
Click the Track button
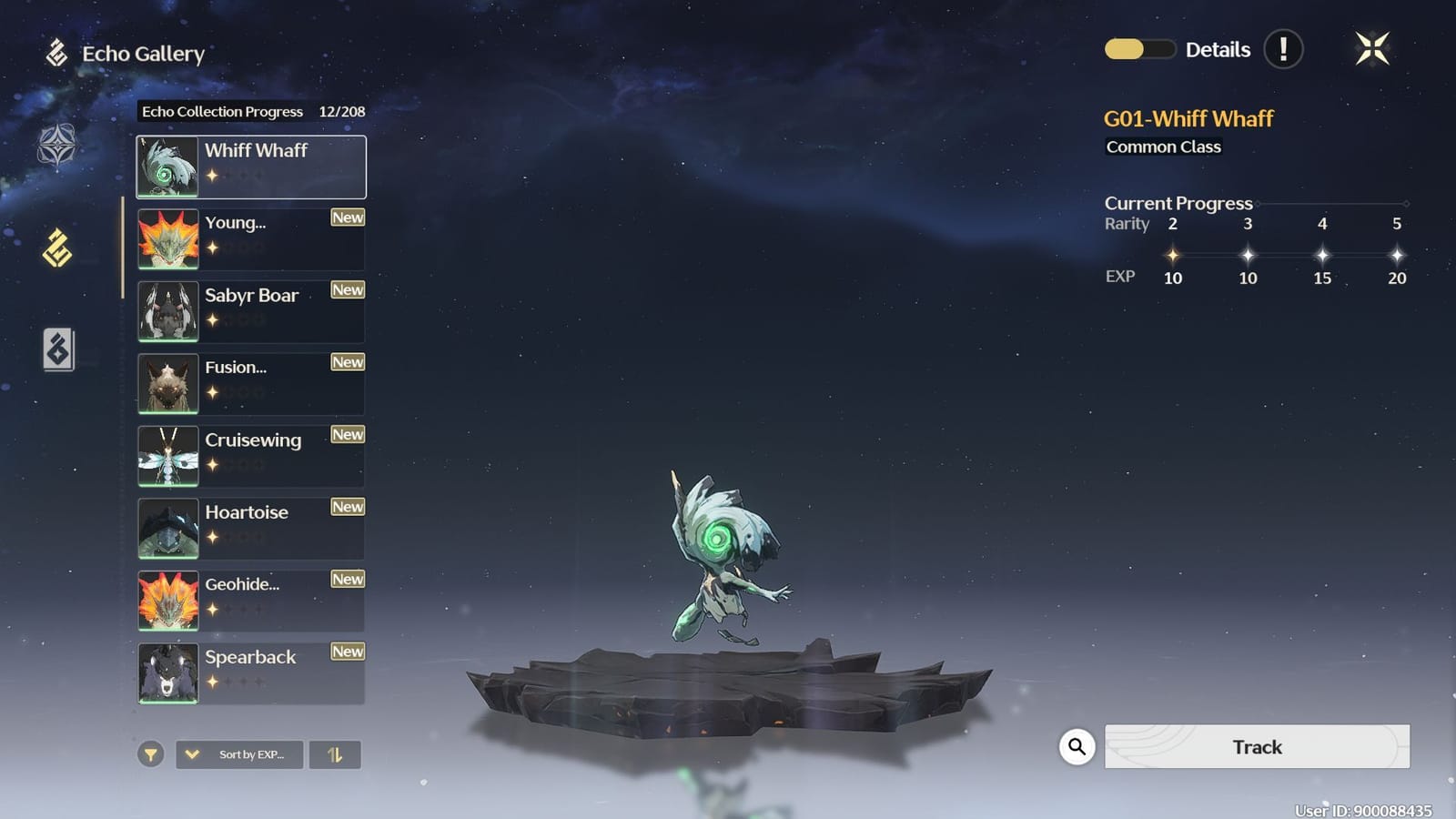(x=1257, y=746)
